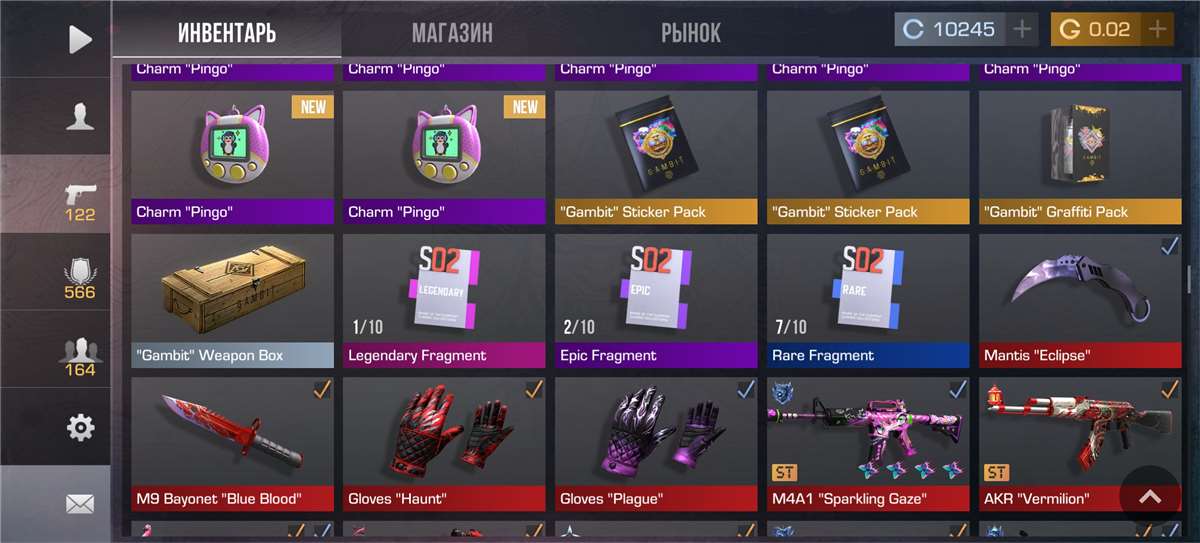Add silver coins with the plus button
The height and width of the screenshot is (543, 1200).
pyautogui.click(x=1022, y=30)
